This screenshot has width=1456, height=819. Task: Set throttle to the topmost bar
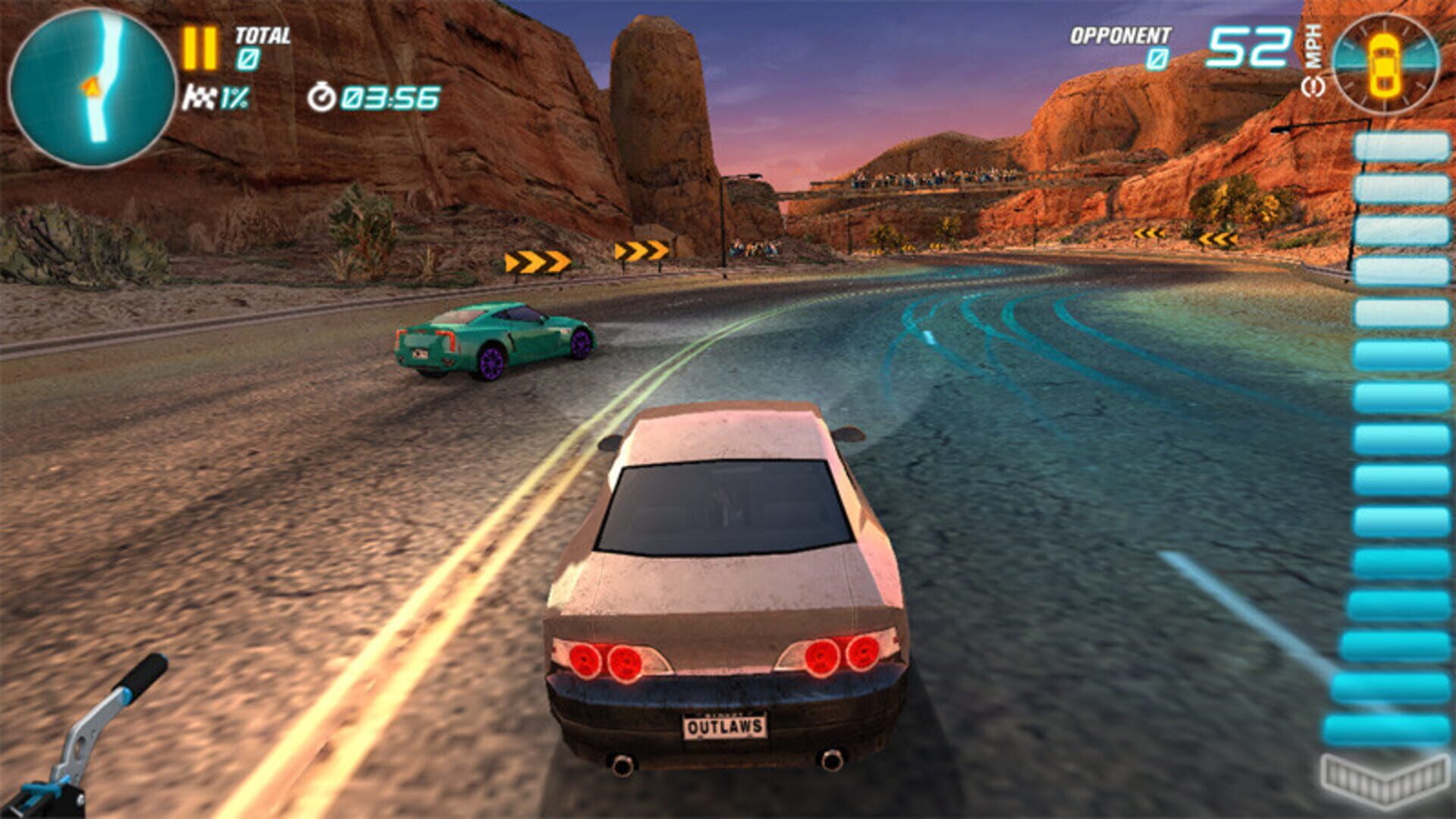pos(1401,147)
